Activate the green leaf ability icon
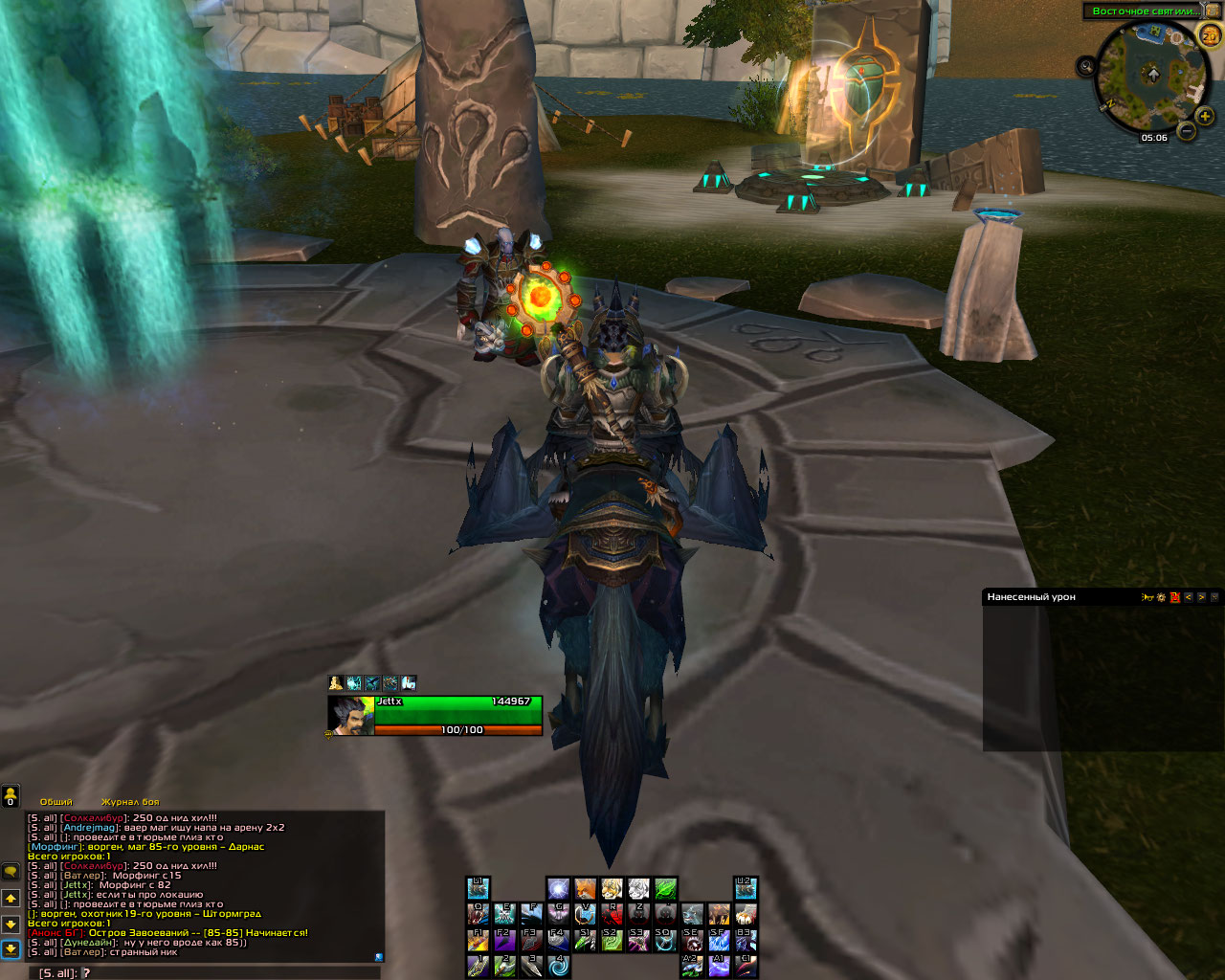The width and height of the screenshot is (1225, 980). click(x=666, y=889)
